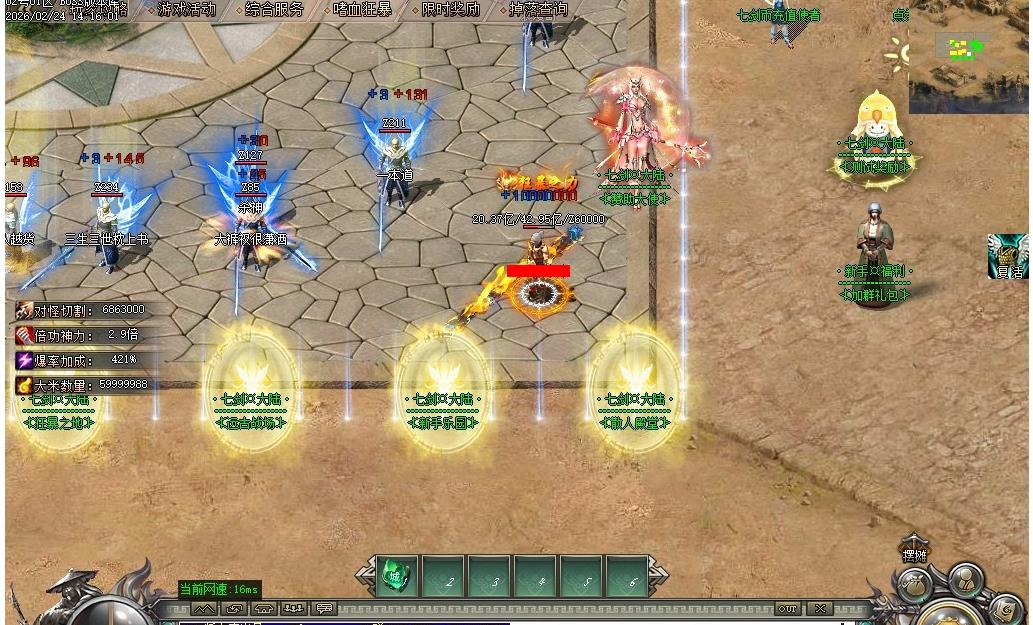Open the bag pouch round icon
The width and height of the screenshot is (1033, 625).
pos(913,585)
